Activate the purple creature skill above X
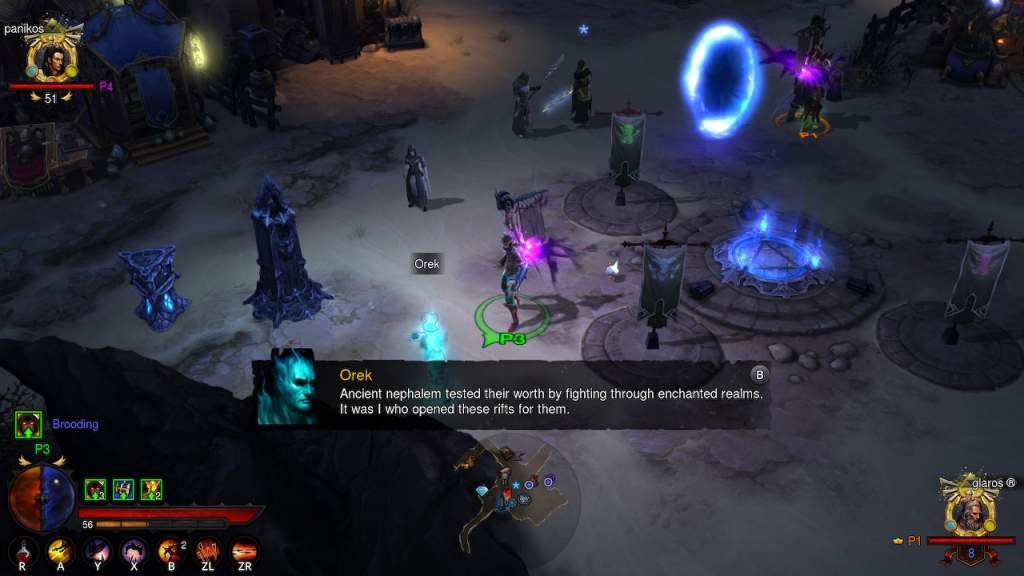1024x576 pixels. [134, 551]
